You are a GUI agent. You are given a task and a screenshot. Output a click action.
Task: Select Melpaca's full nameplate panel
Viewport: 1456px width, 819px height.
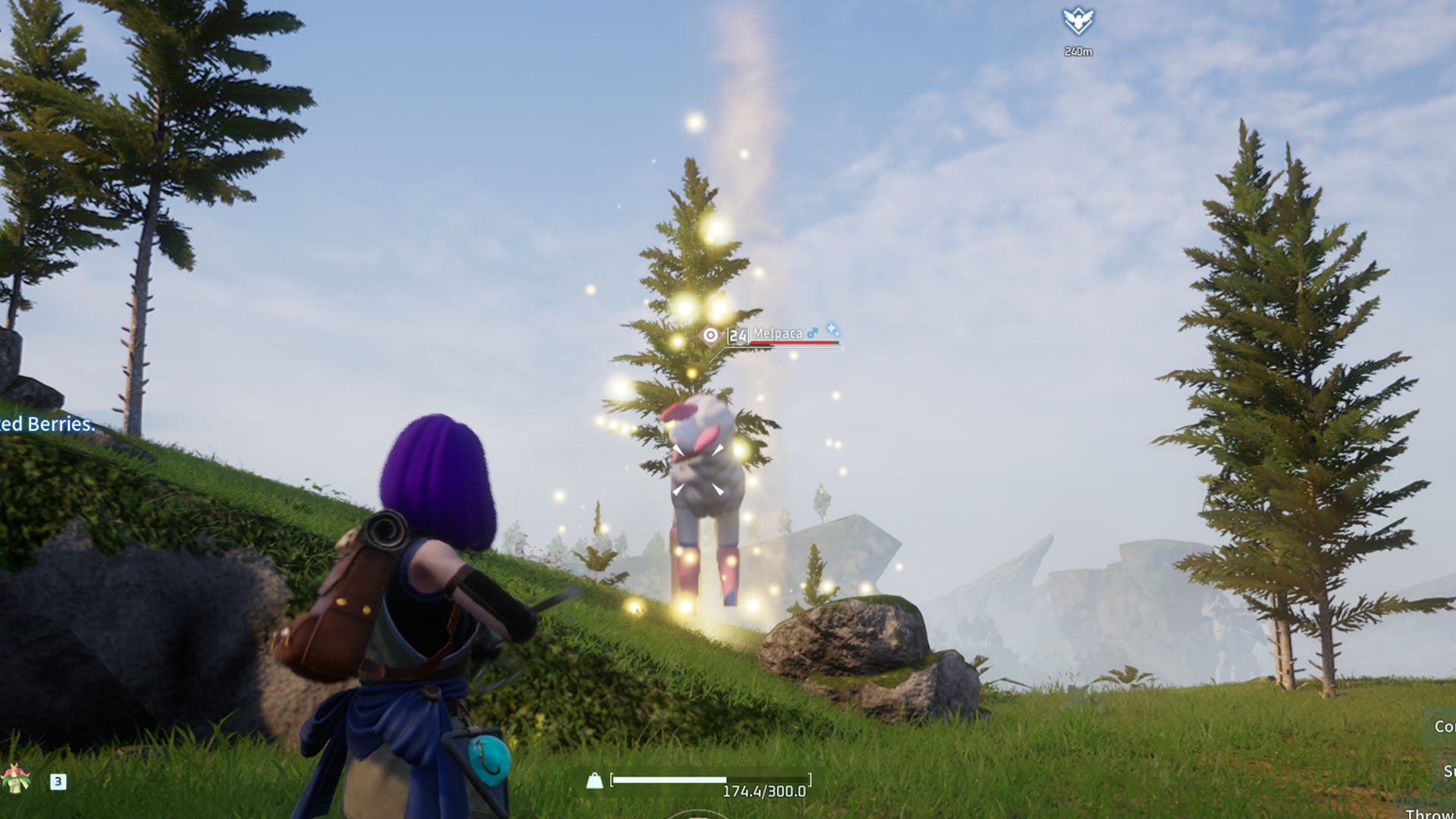[x=773, y=335]
